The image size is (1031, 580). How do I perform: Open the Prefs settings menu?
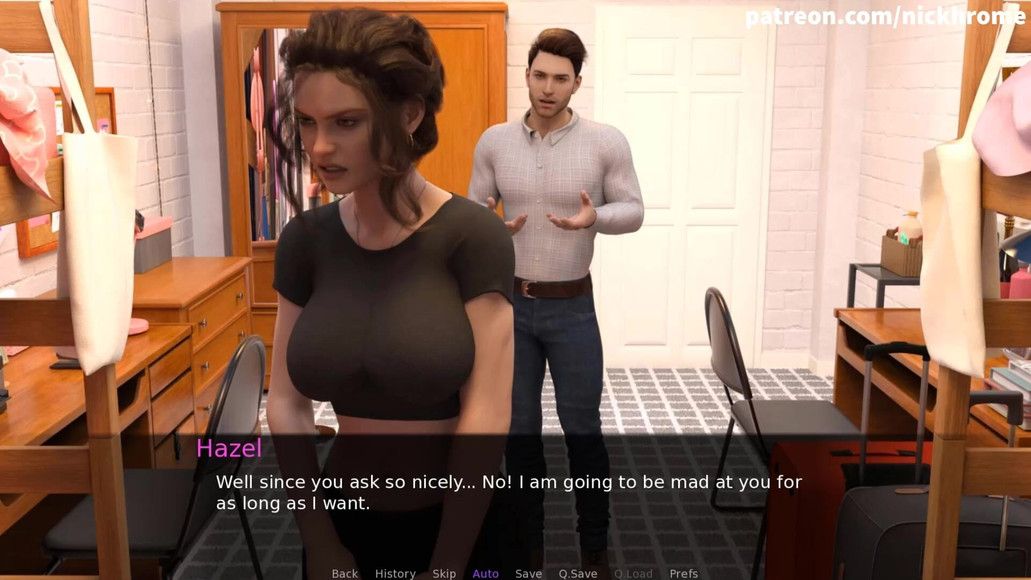[684, 573]
